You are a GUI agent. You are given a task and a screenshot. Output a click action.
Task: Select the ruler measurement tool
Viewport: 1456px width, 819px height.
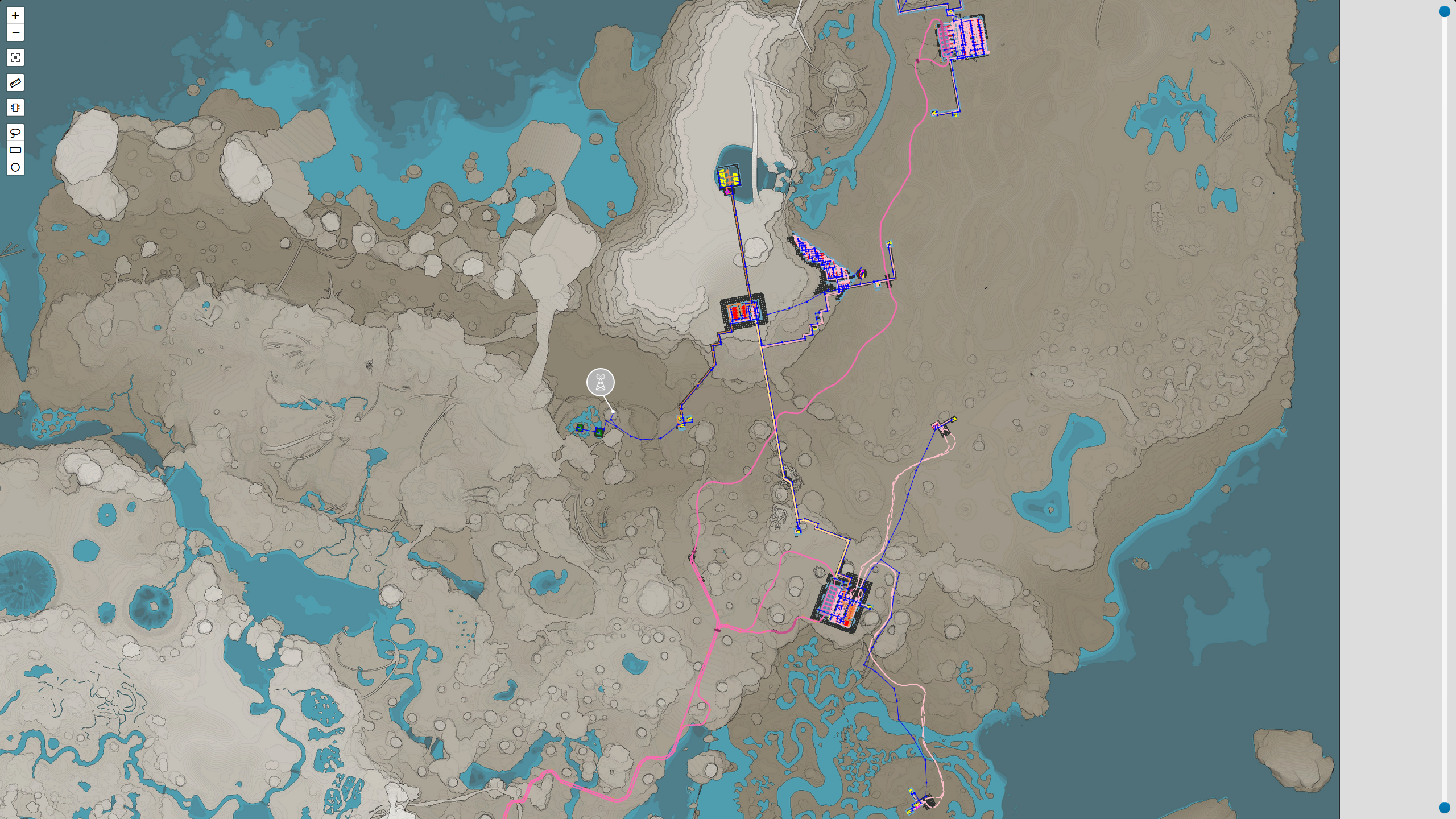15,83
